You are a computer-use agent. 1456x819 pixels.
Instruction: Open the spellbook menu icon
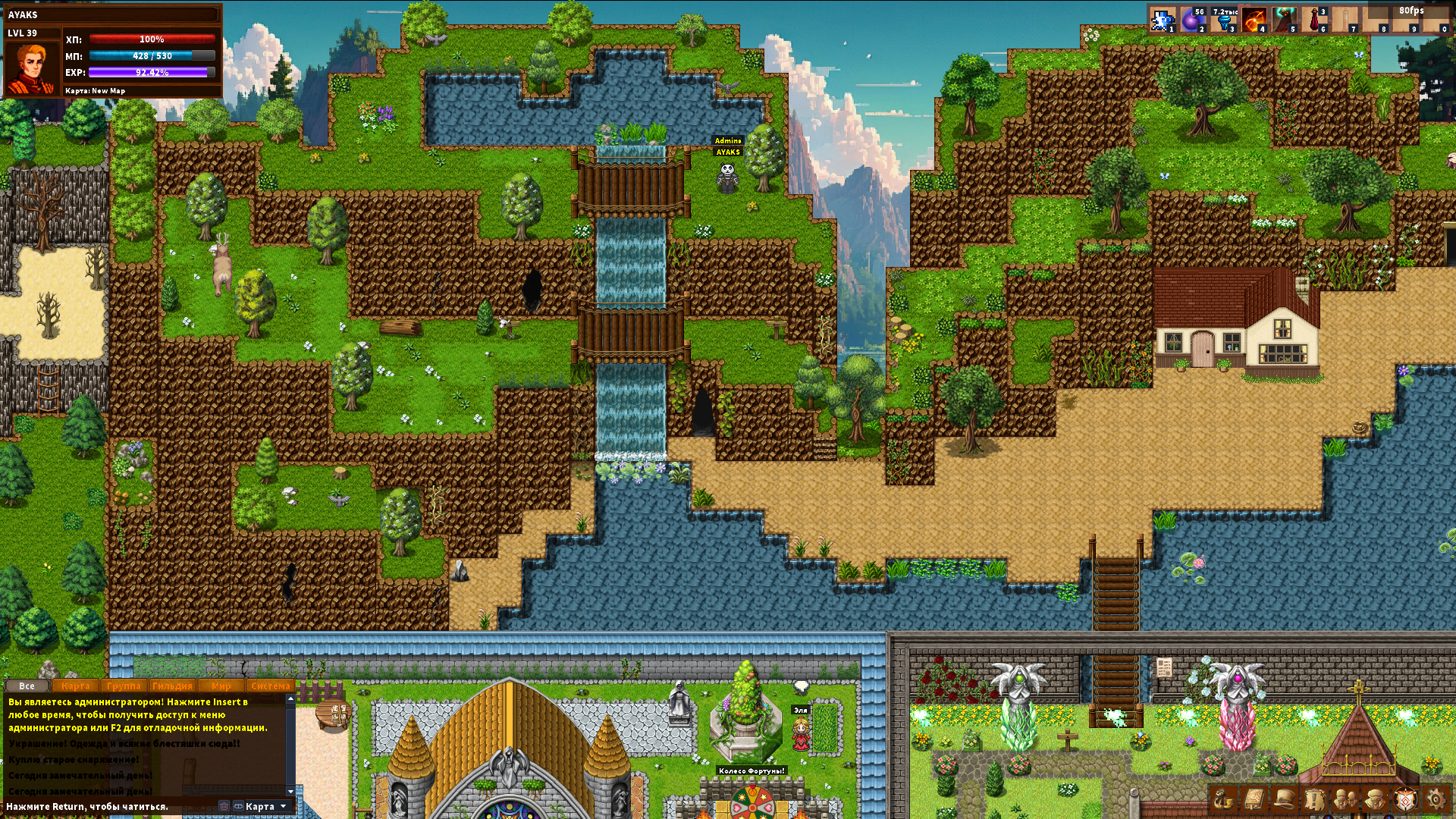click(1253, 799)
